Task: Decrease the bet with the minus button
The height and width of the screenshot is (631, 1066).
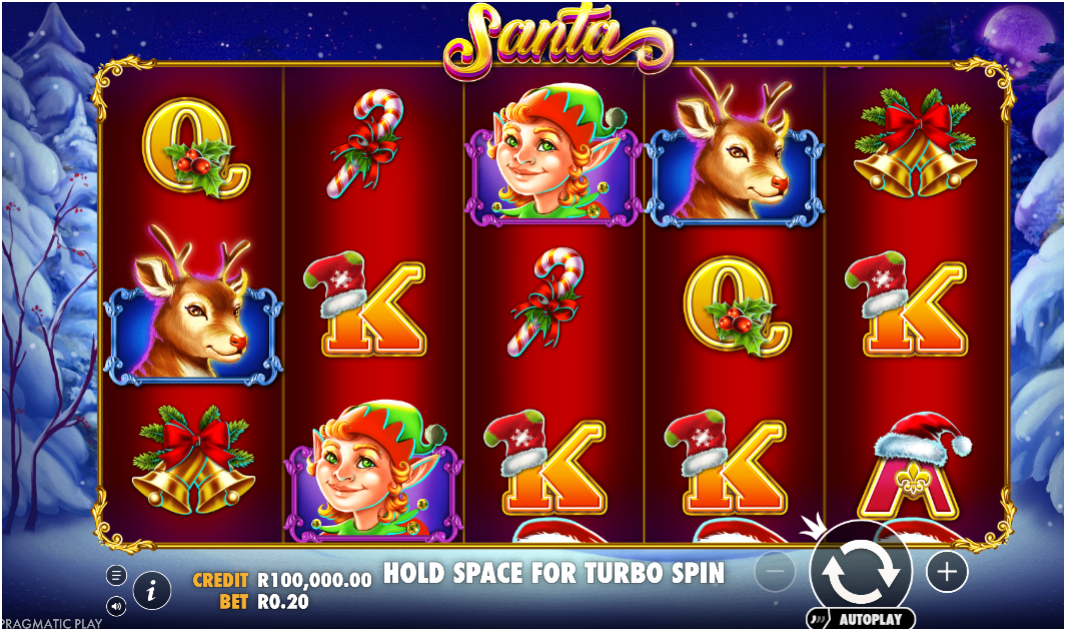Action: coord(774,572)
